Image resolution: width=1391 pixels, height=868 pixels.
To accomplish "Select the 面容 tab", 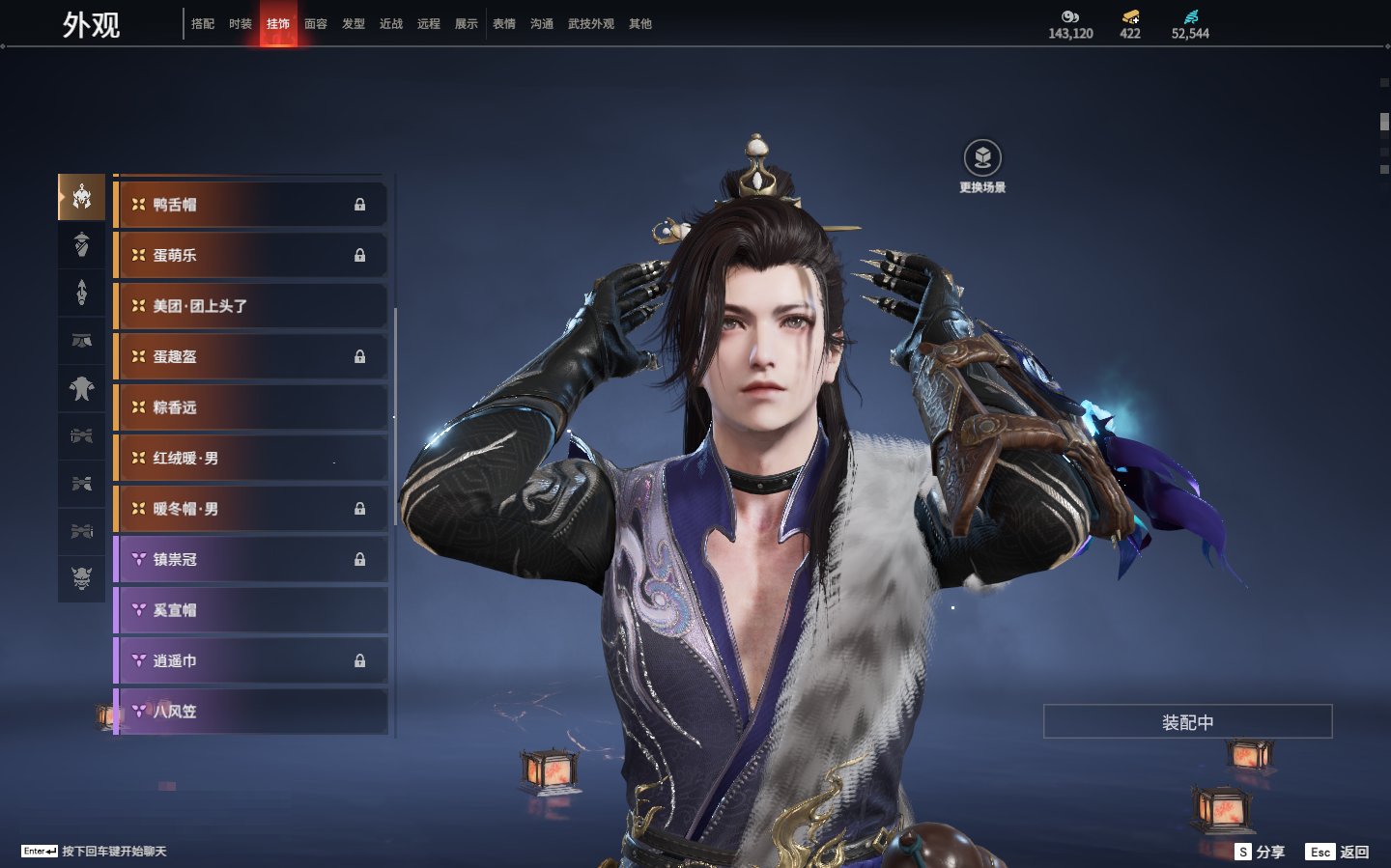I will pyautogui.click(x=316, y=24).
